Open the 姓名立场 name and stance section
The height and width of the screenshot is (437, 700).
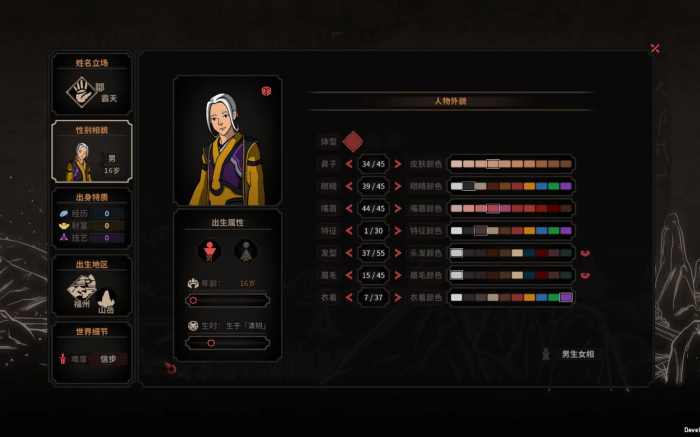[x=91, y=85]
